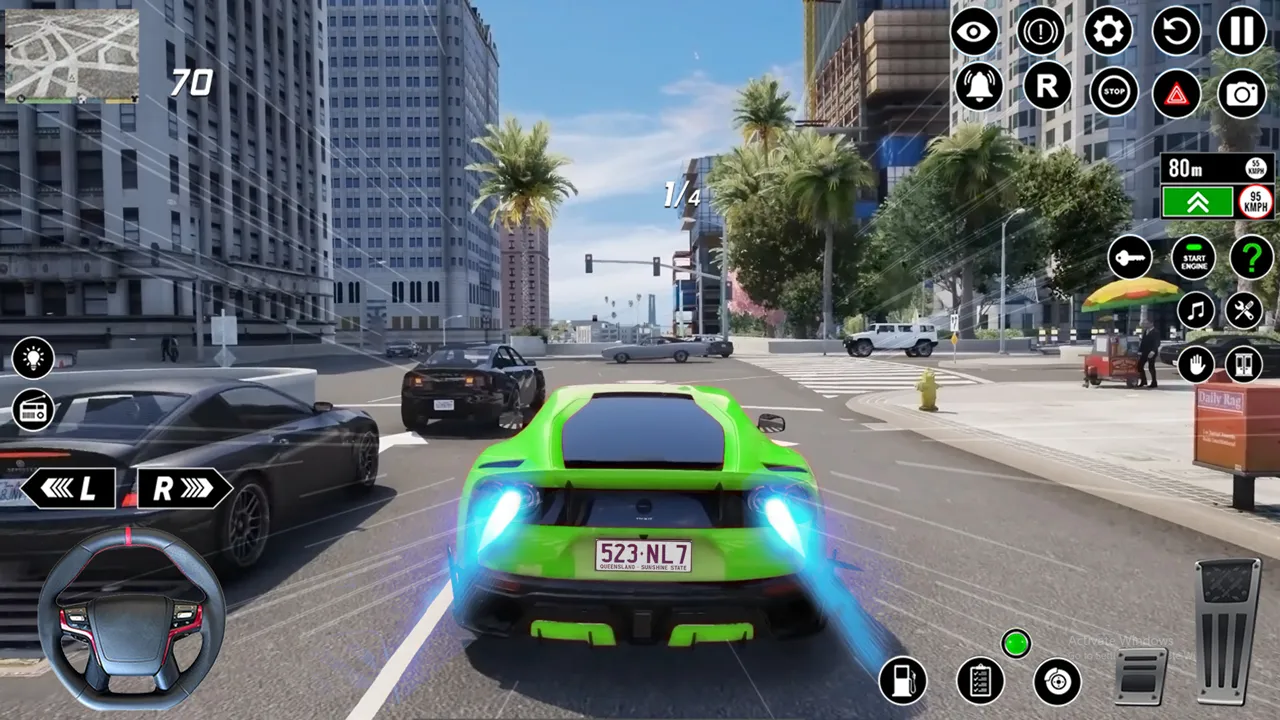
Task: Toggle the headlight bulb icon
Action: click(x=31, y=358)
